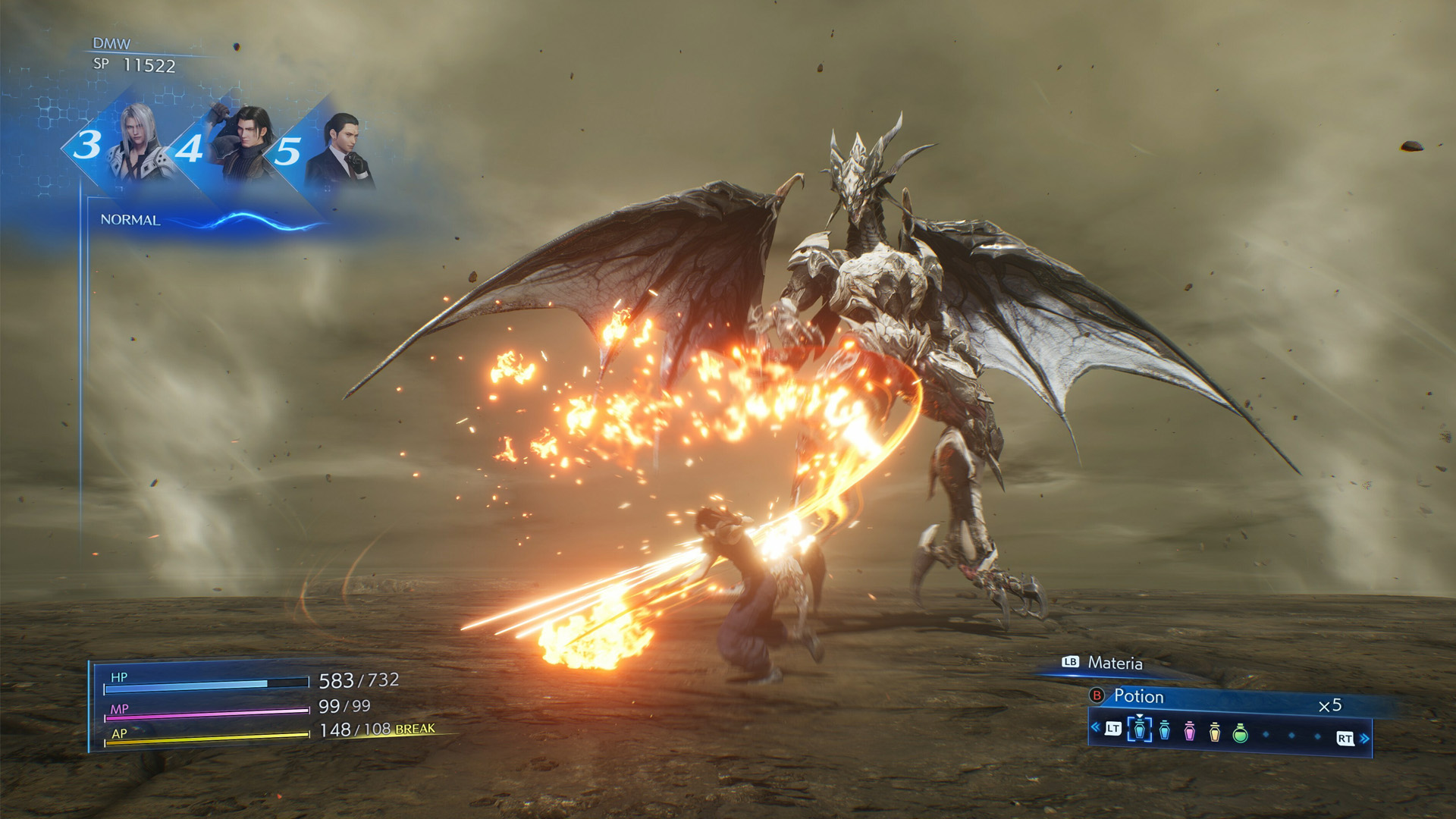The image size is (1456, 819).
Task: Click the red B button icon beside Potion
Action: [x=1097, y=696]
